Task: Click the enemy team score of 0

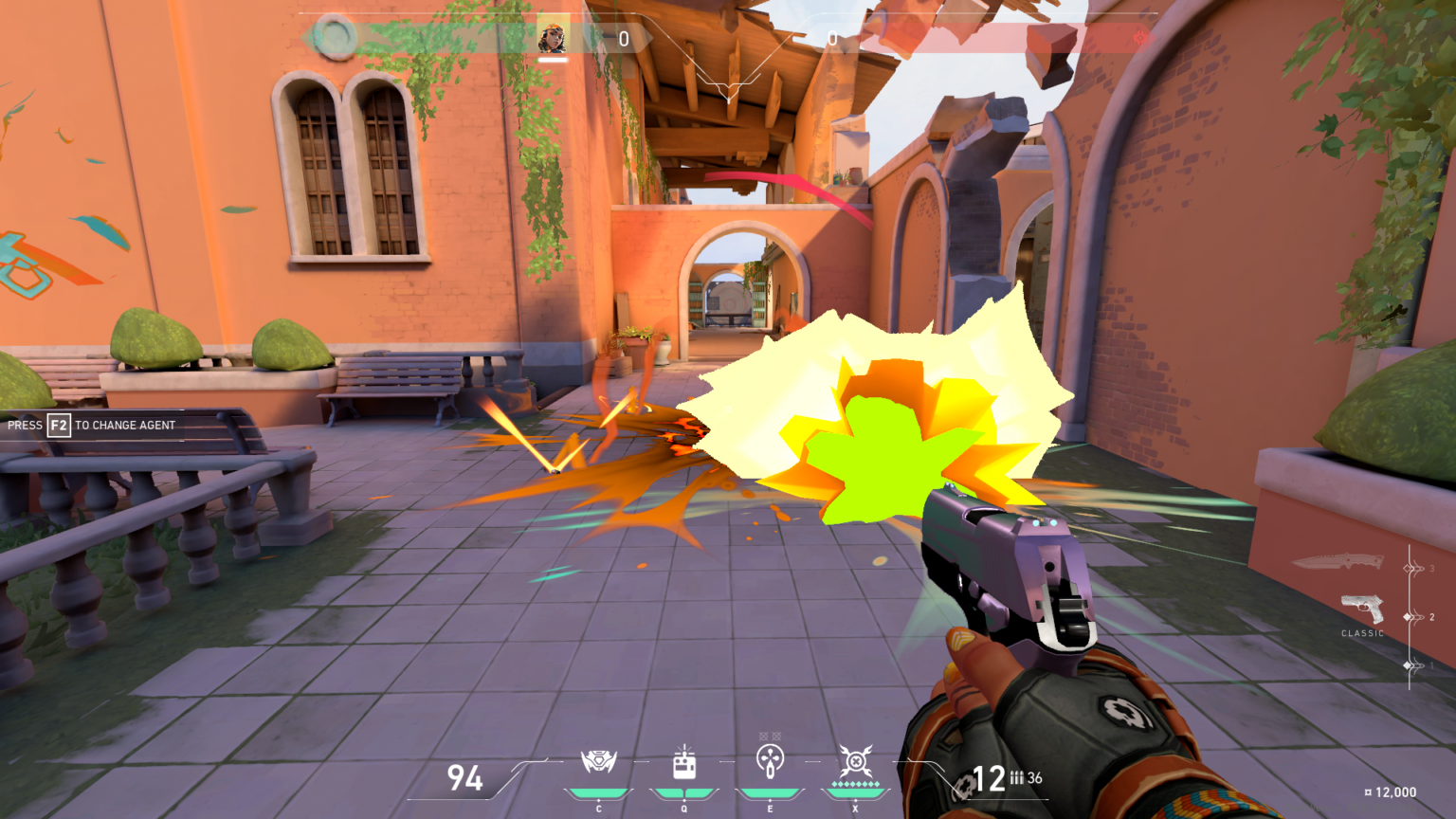Action: 832,40
